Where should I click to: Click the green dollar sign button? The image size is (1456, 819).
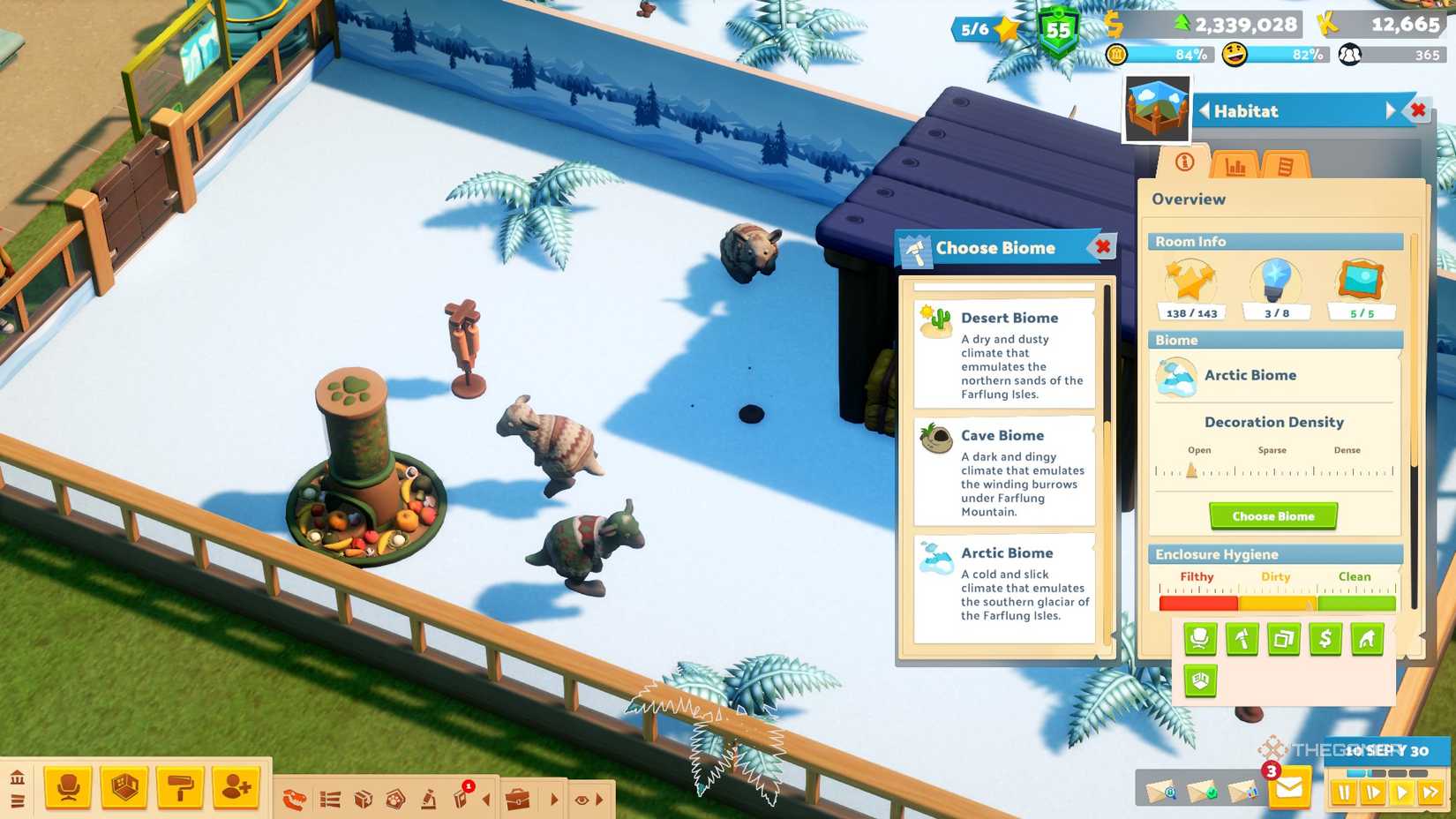(1325, 639)
